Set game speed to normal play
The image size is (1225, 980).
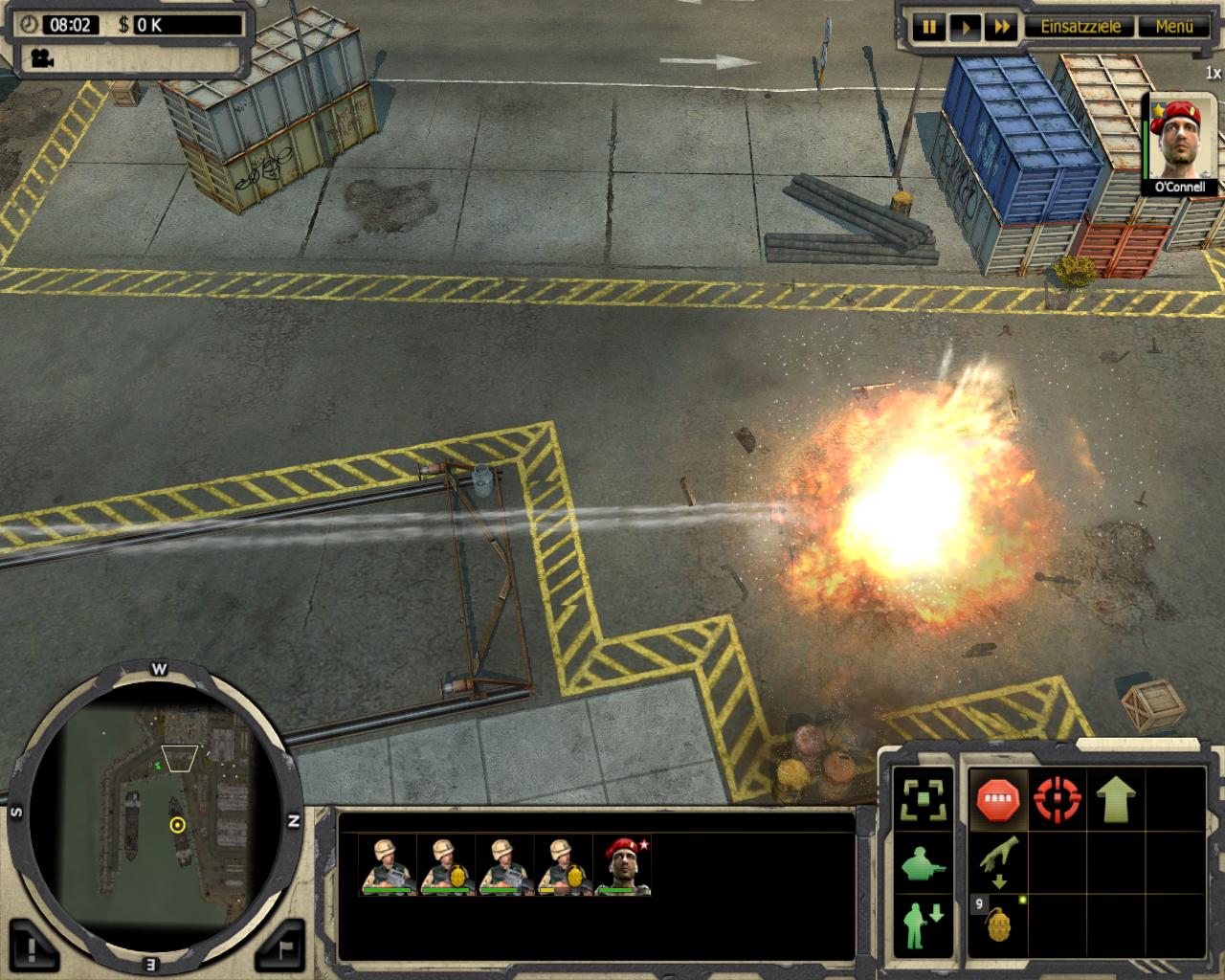coord(966,28)
